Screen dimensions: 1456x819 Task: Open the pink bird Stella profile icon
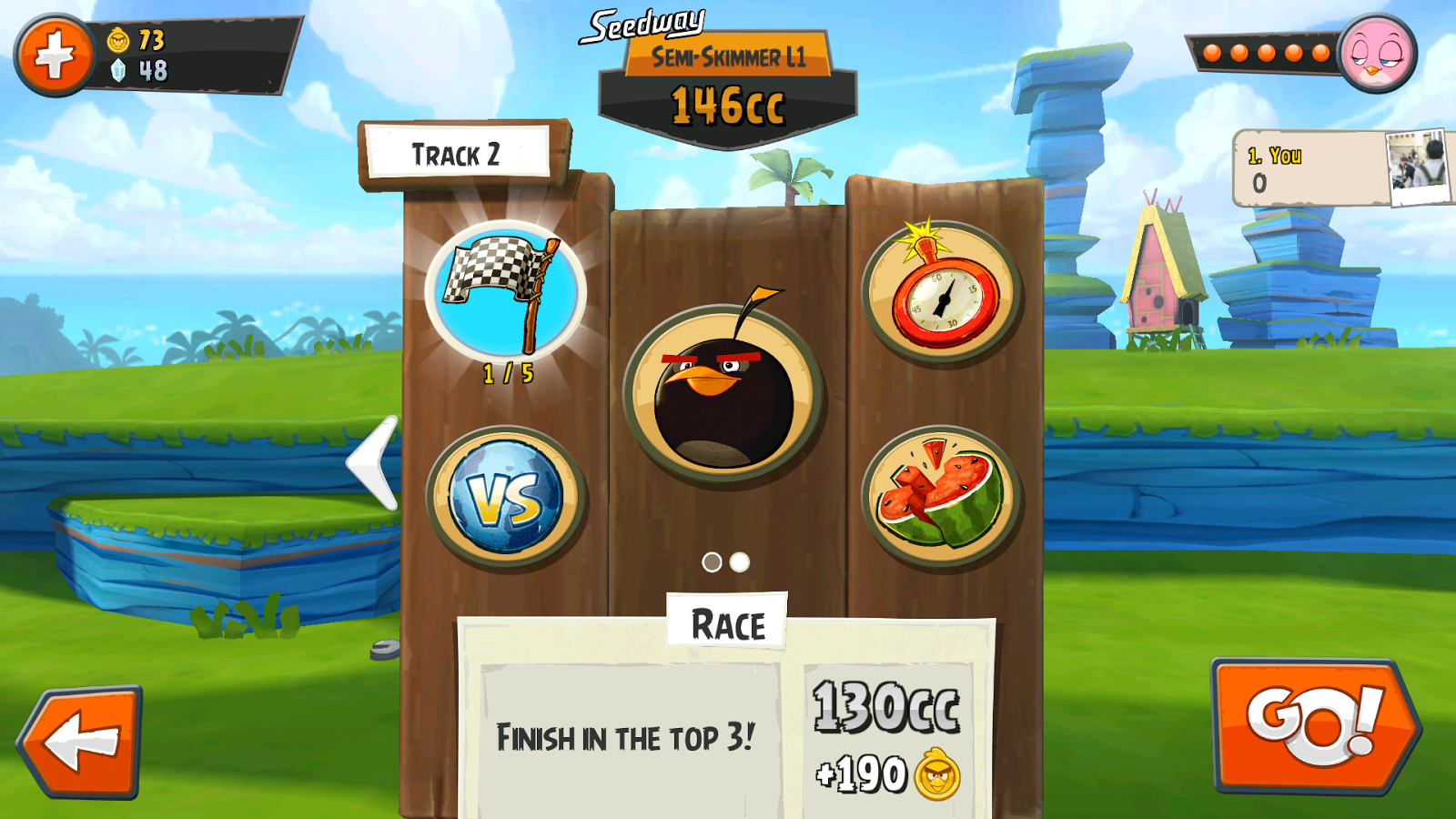click(x=1378, y=53)
